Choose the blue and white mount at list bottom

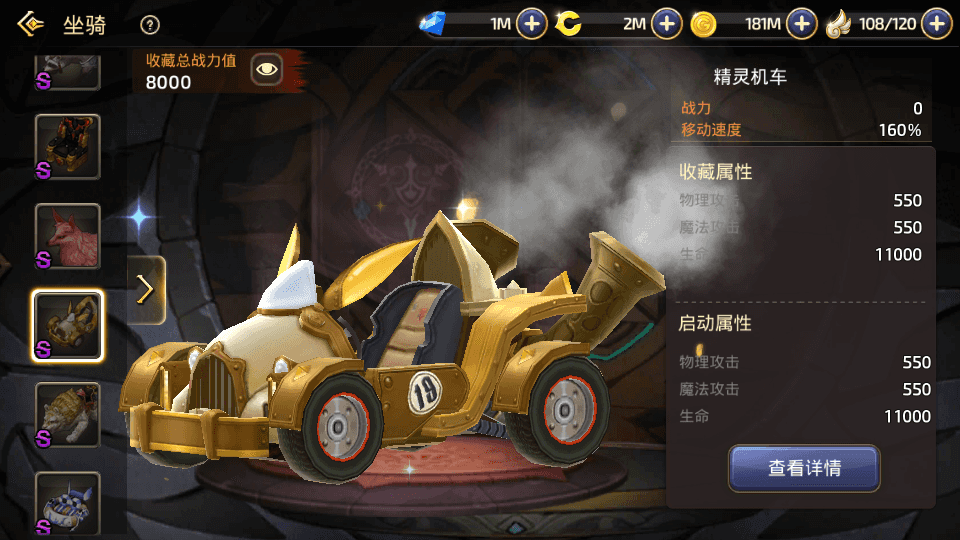click(x=68, y=503)
